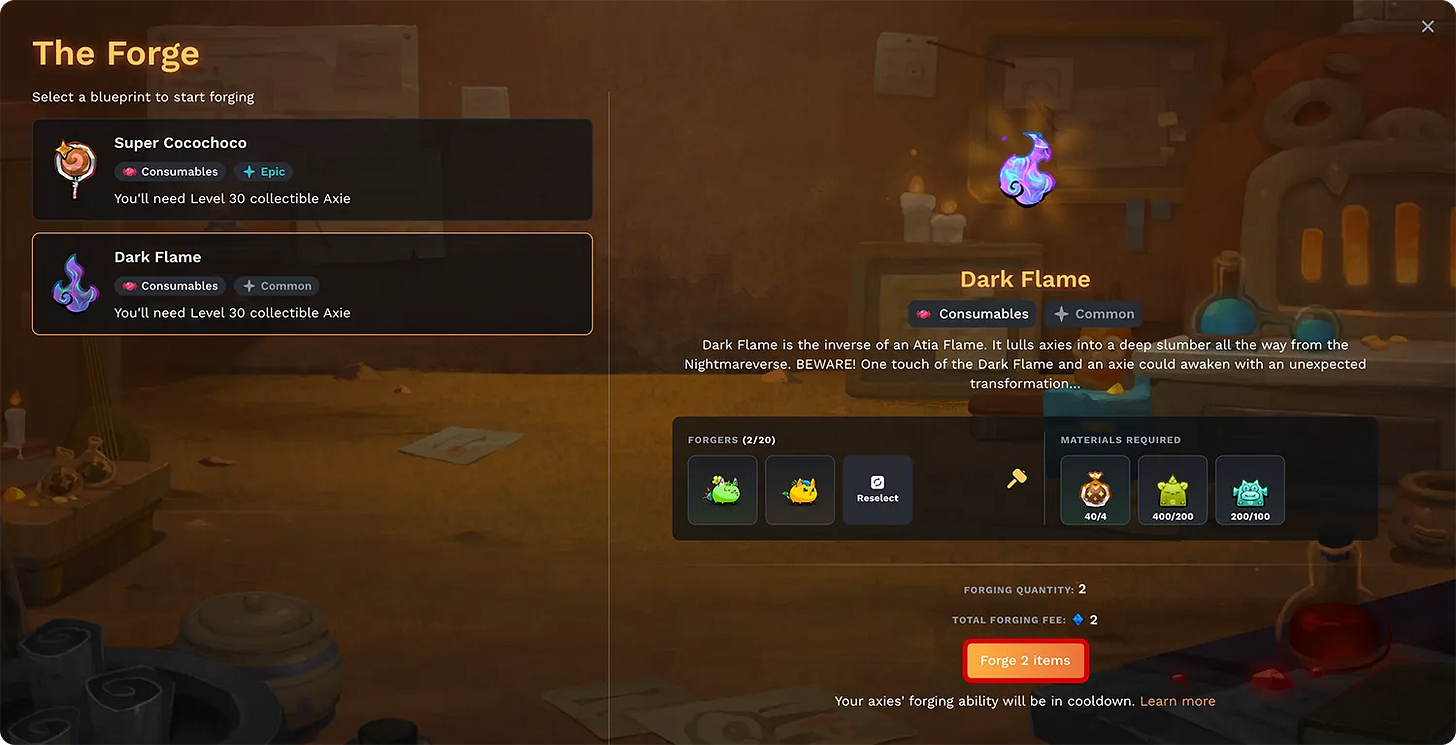The width and height of the screenshot is (1456, 745).
Task: Click the Epic rarity badge on Super Cocochoco
Action: click(263, 171)
